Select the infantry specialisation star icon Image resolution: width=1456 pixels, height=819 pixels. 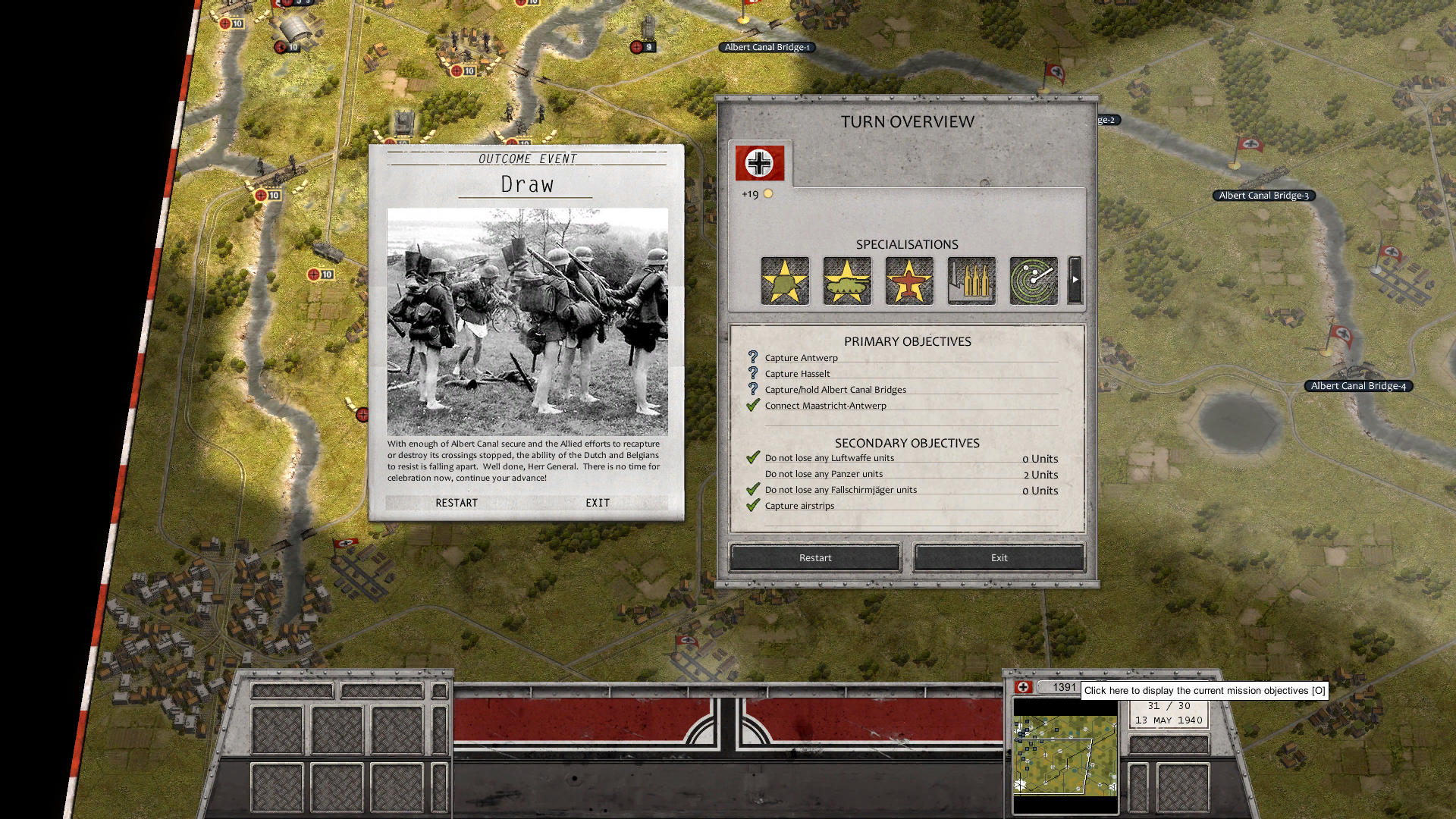[785, 281]
